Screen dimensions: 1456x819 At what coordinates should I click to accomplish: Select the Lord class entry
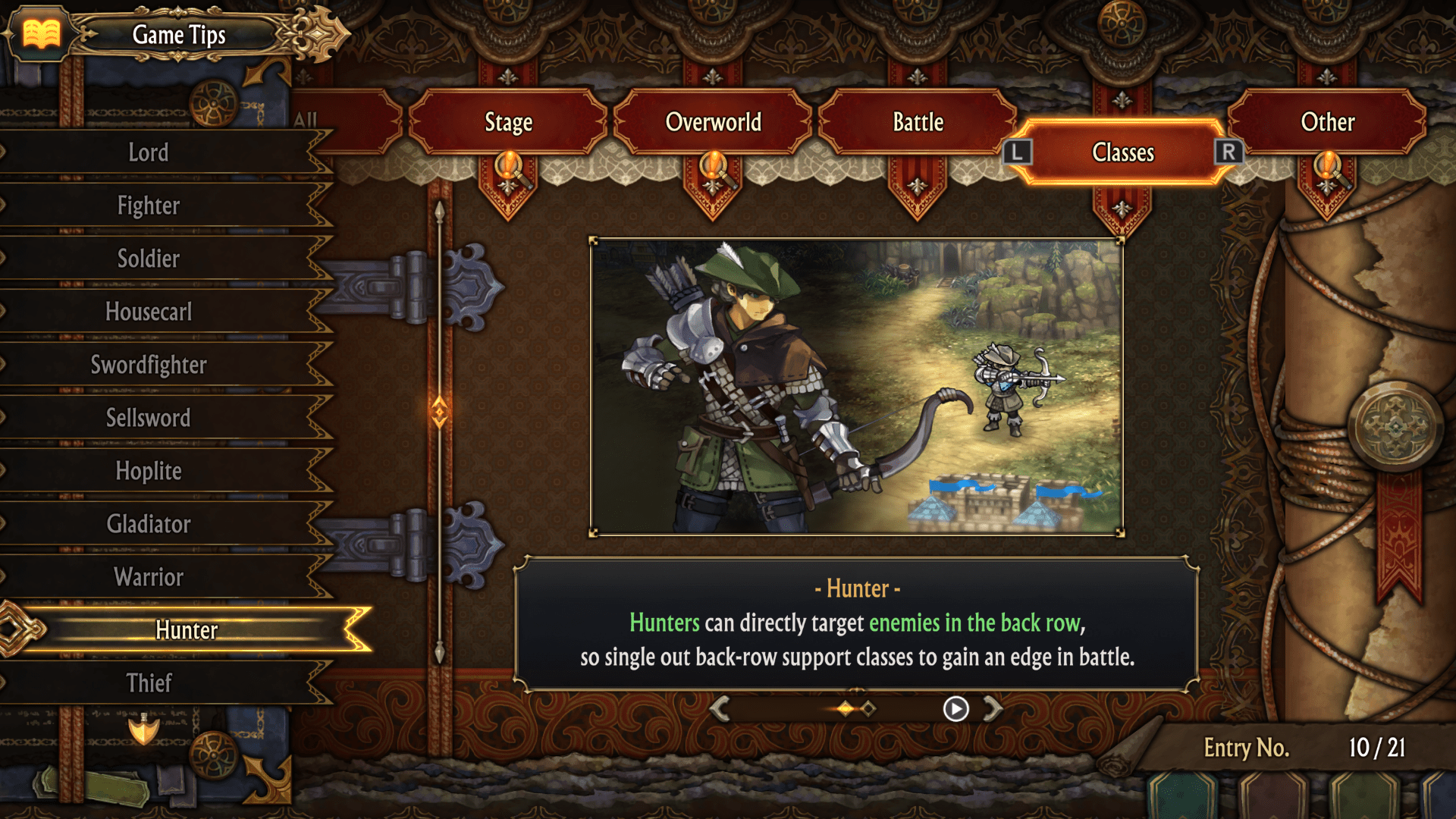[149, 152]
